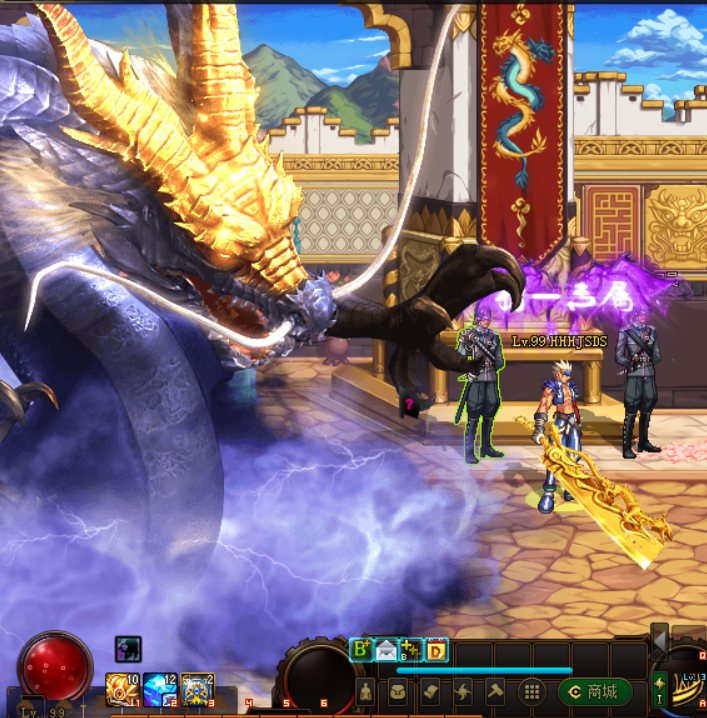707x718 pixels.
Task: Open the inventory bag menu button
Action: pyautogui.click(x=399, y=692)
